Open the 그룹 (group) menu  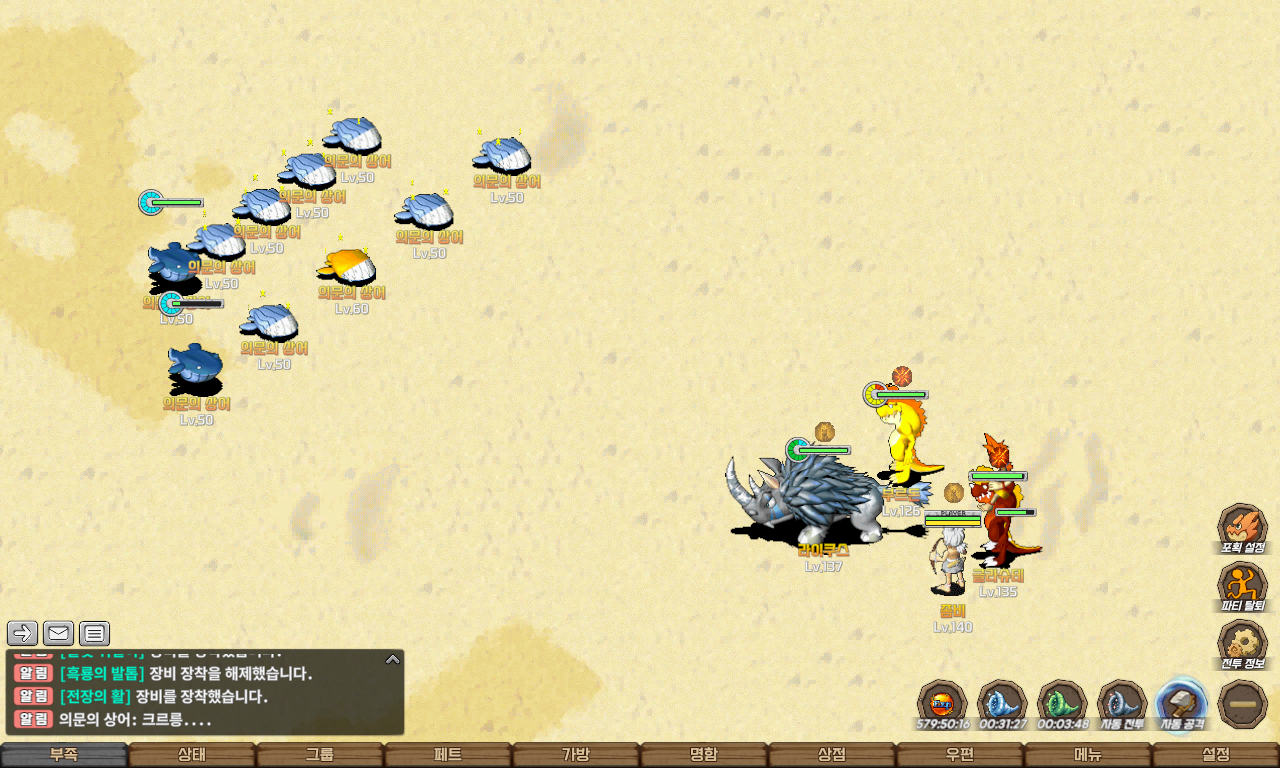pos(320,755)
